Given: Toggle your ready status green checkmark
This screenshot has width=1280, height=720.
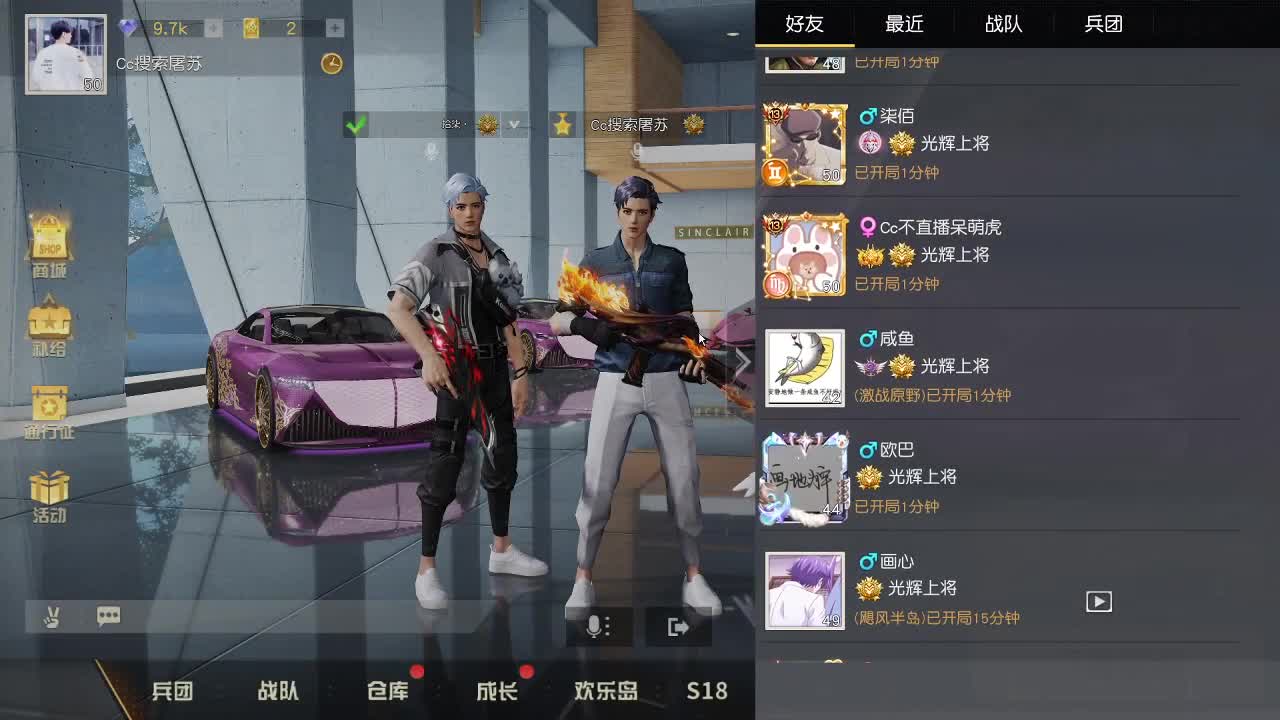Looking at the screenshot, I should pyautogui.click(x=355, y=125).
